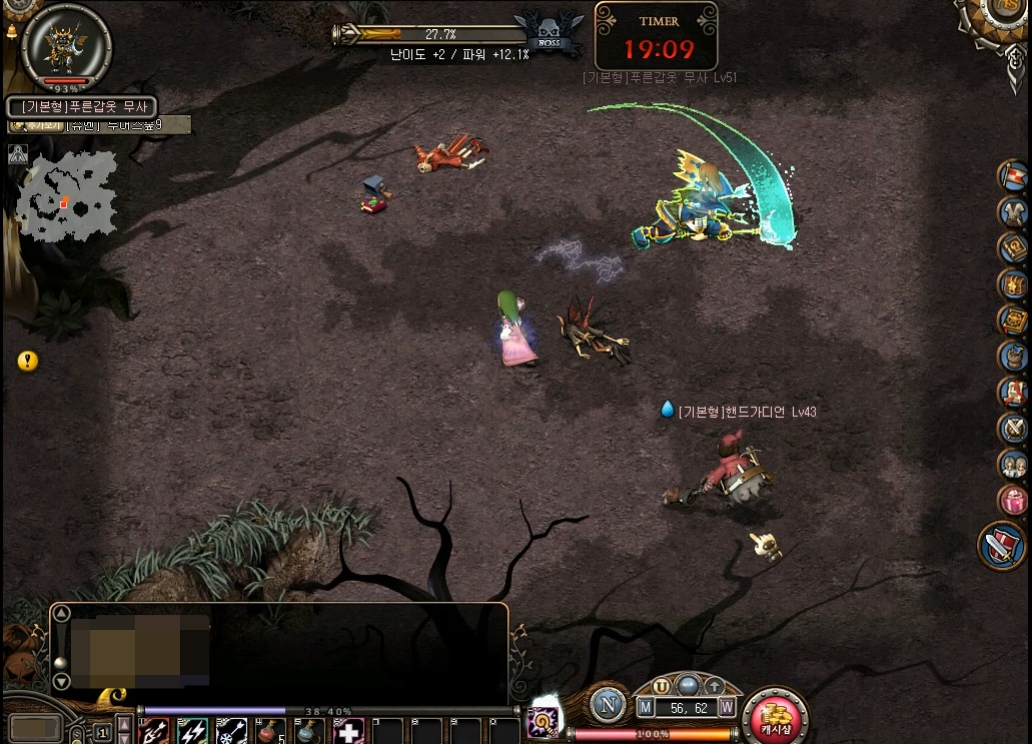This screenshot has height=744, width=1032.
Task: Click the M button beside coordinates
Action: (646, 708)
